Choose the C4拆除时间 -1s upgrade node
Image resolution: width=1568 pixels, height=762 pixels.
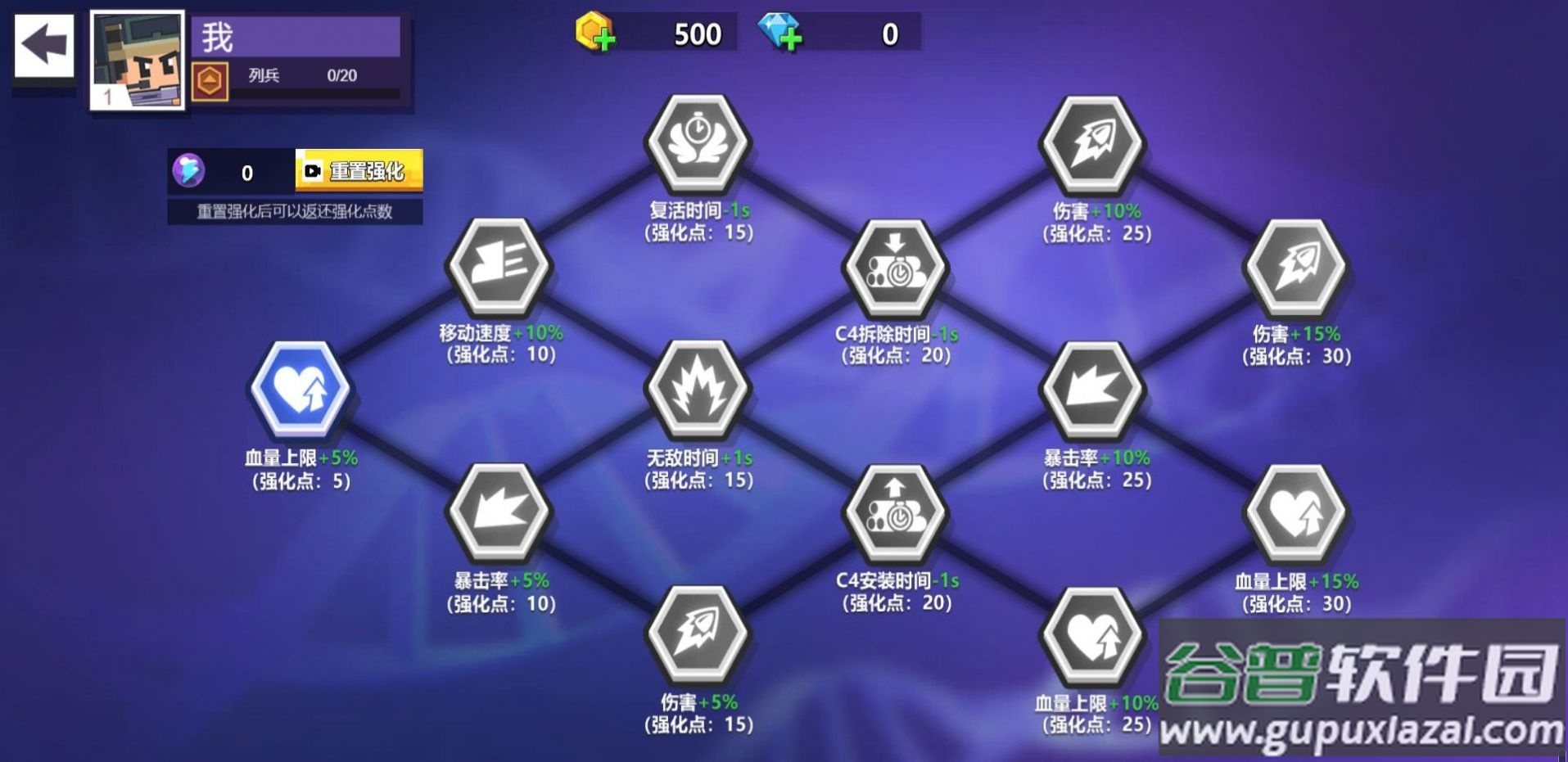(896, 266)
